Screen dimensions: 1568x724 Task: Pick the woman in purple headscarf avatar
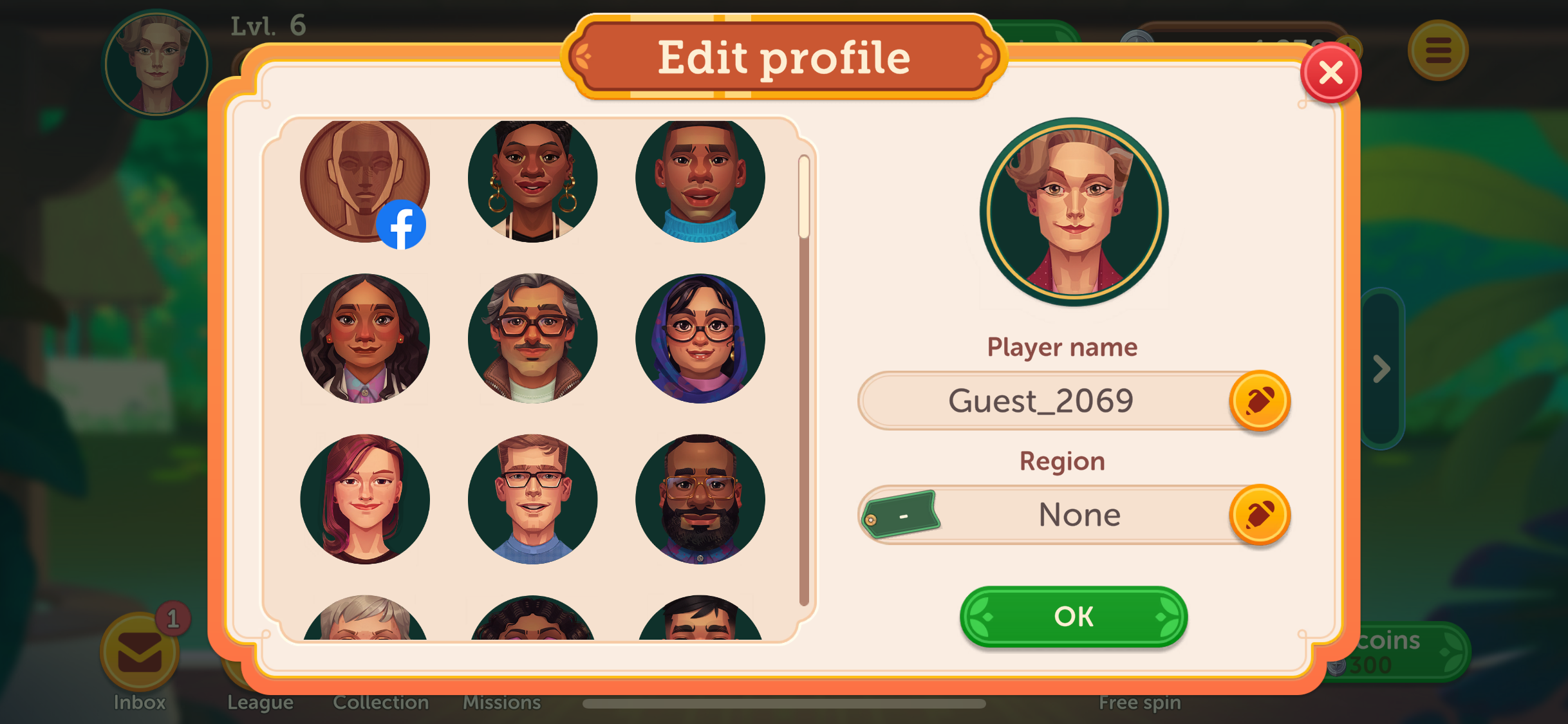click(700, 339)
